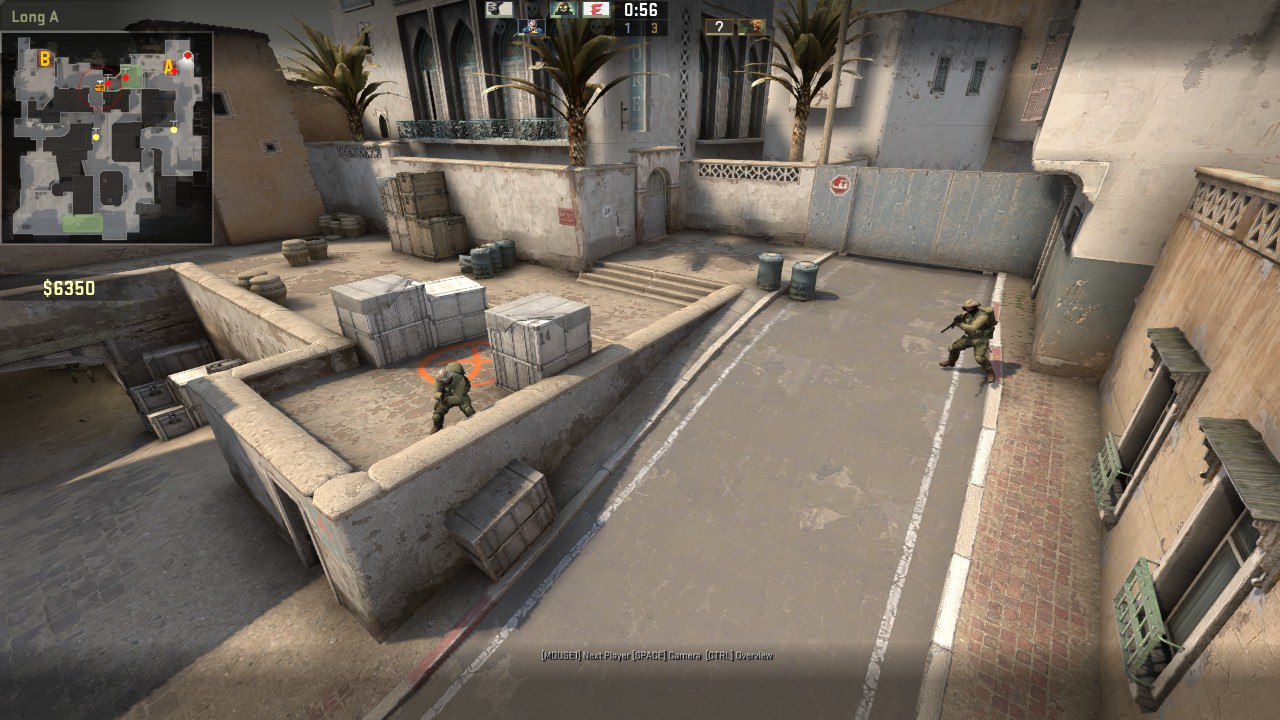Image resolution: width=1280 pixels, height=720 pixels.
Task: Select the question mark player avatar
Action: point(718,27)
